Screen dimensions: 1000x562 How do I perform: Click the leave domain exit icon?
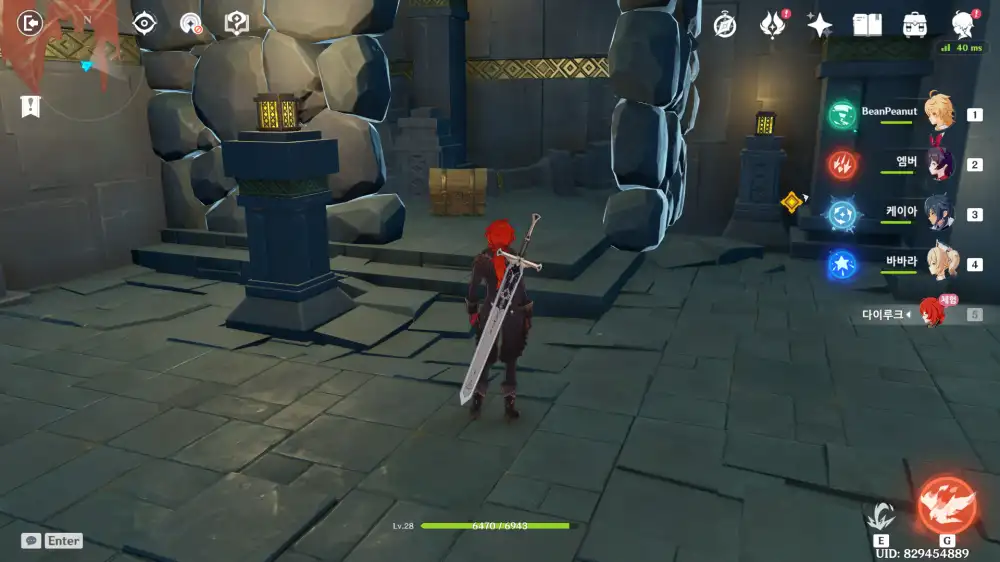tap(31, 22)
